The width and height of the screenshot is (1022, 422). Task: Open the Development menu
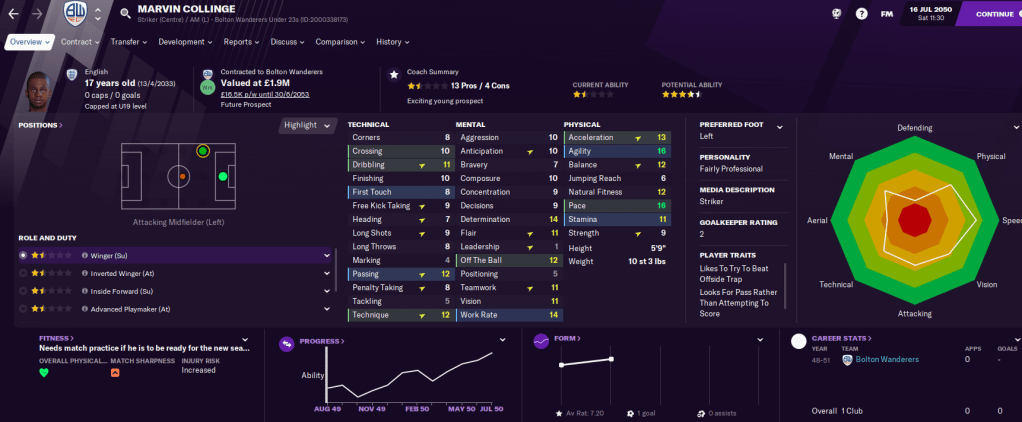tap(185, 42)
